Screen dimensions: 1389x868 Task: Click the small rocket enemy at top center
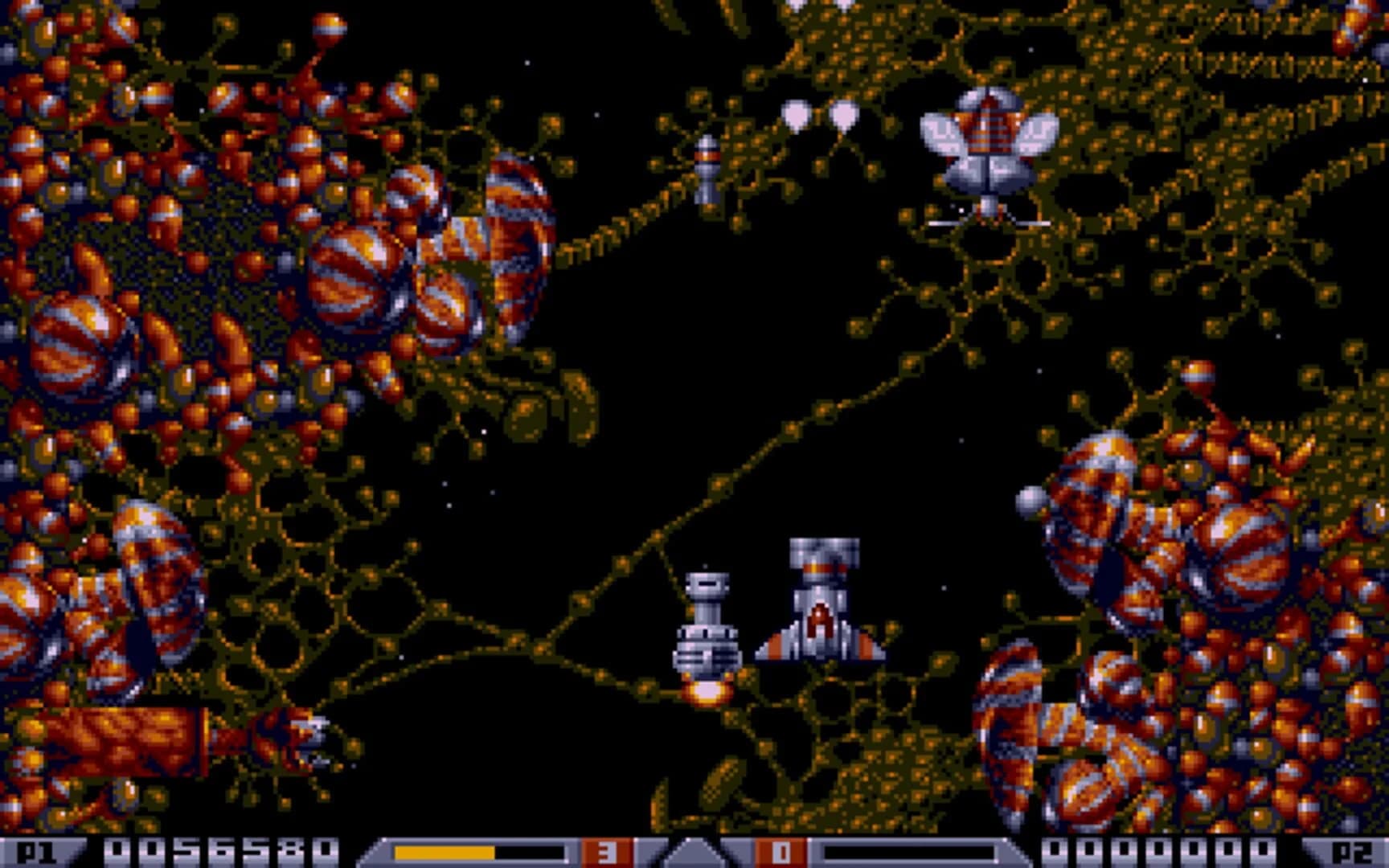click(x=707, y=169)
